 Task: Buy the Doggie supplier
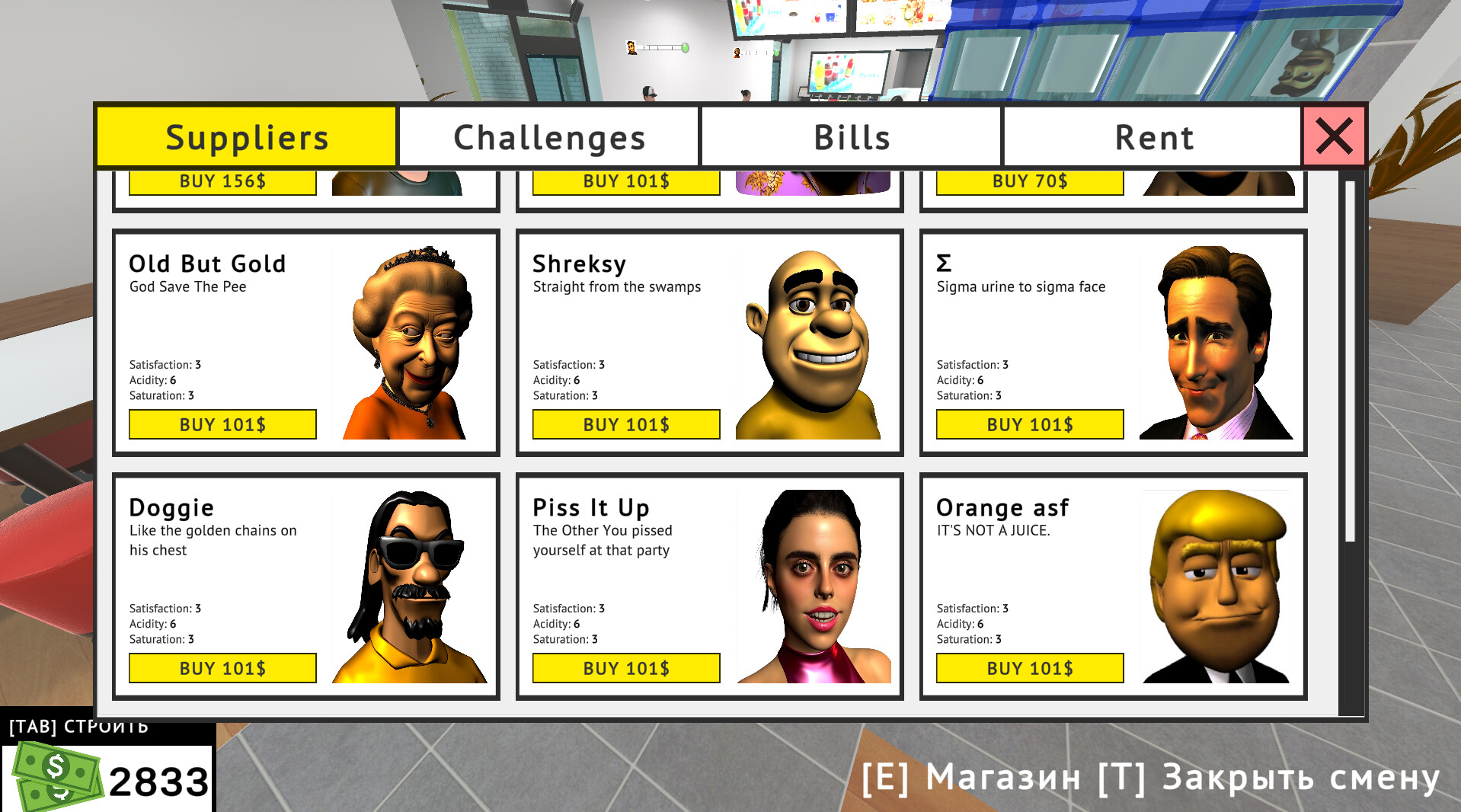click(222, 668)
